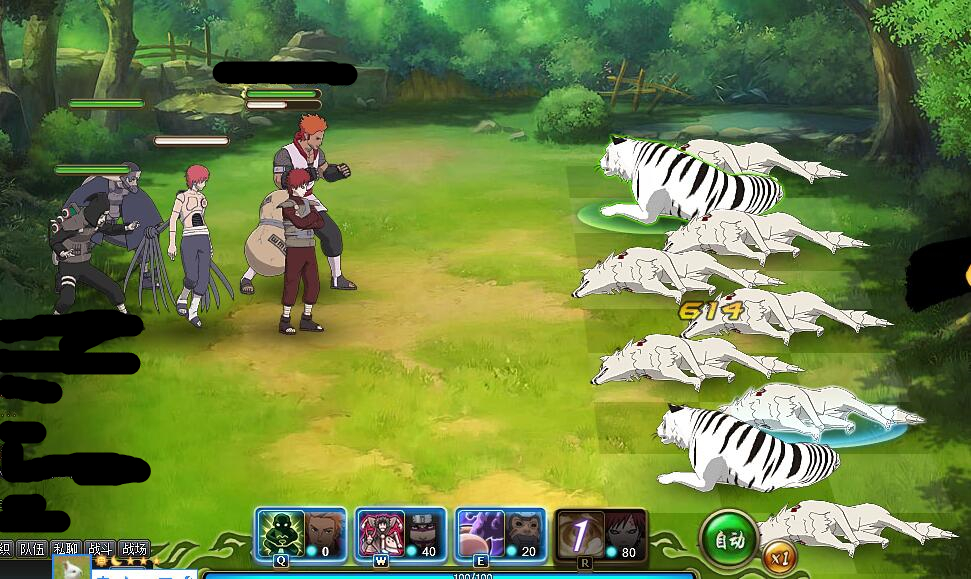Select the 战场 chat tab
This screenshot has height=579, width=971.
[134, 548]
